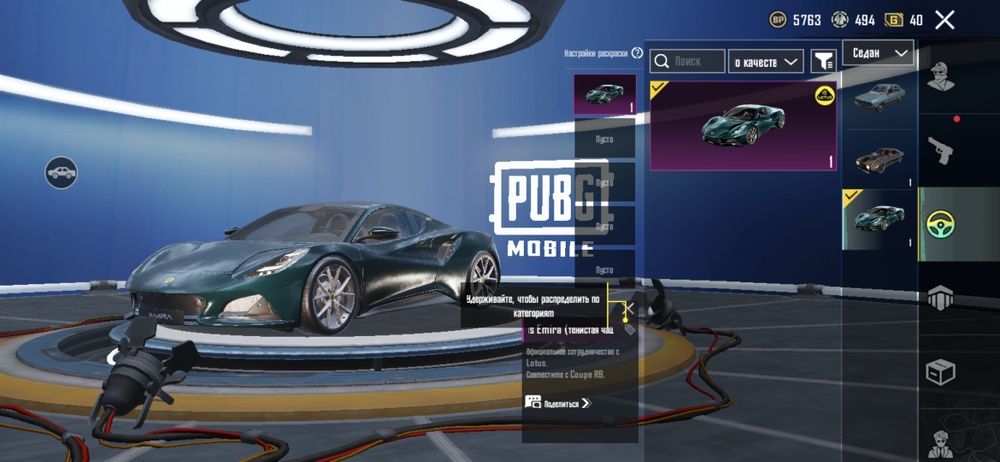Tap the BP currency coin icon
Screen dimensions: 1000x462
pos(778,20)
